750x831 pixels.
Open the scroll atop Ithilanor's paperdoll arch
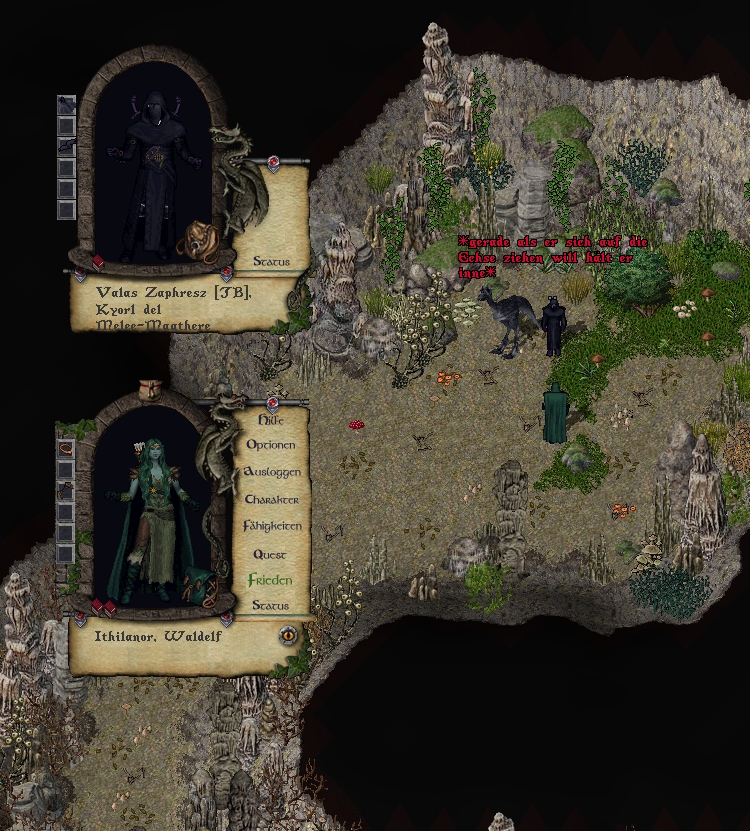click(152, 387)
